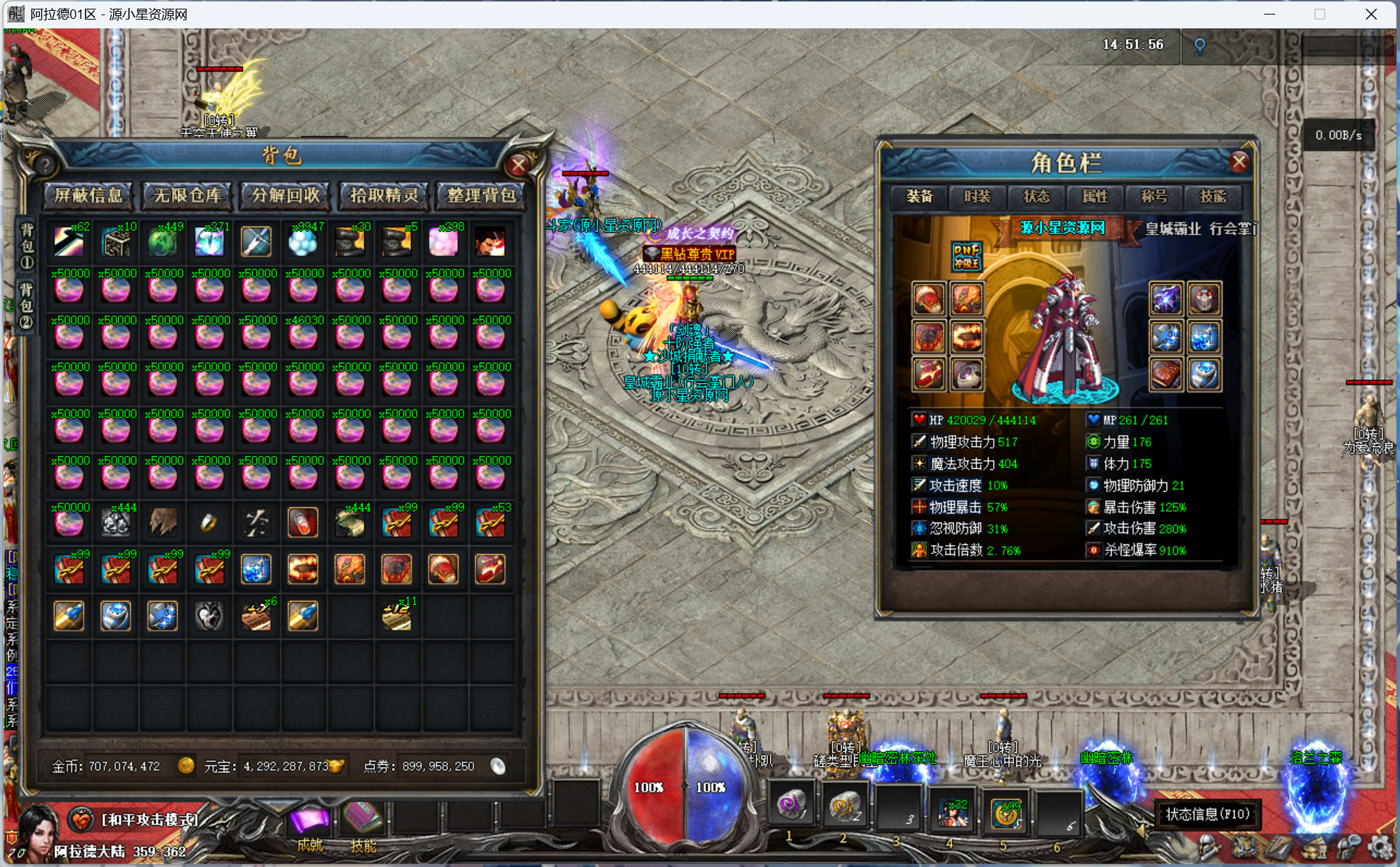
Task: Open the gear settings icon at bottom right
Action: [1380, 847]
